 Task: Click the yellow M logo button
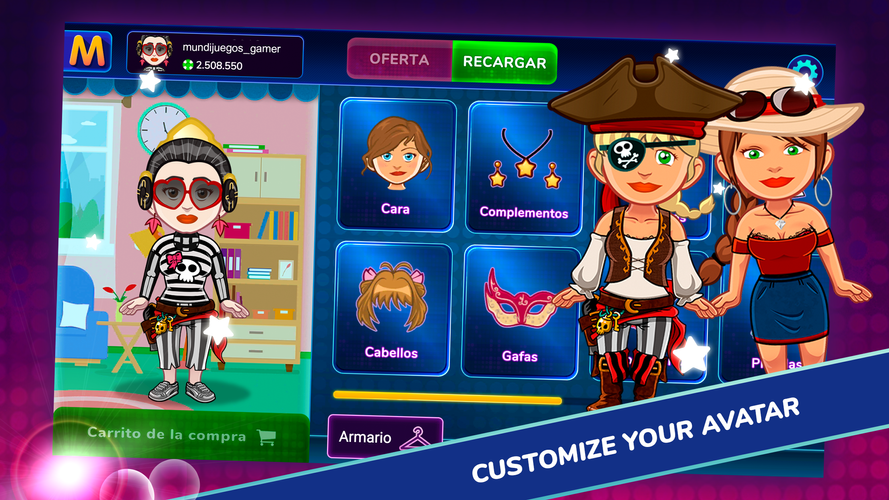point(90,52)
